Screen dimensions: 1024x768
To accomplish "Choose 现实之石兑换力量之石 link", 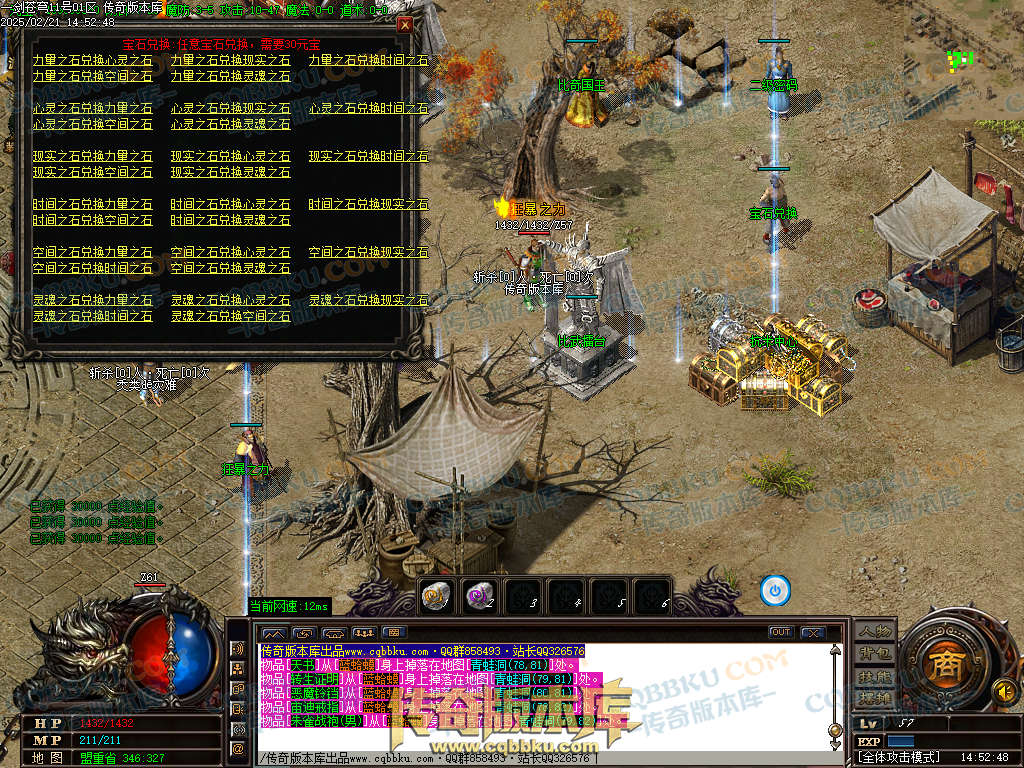I will point(92,156).
